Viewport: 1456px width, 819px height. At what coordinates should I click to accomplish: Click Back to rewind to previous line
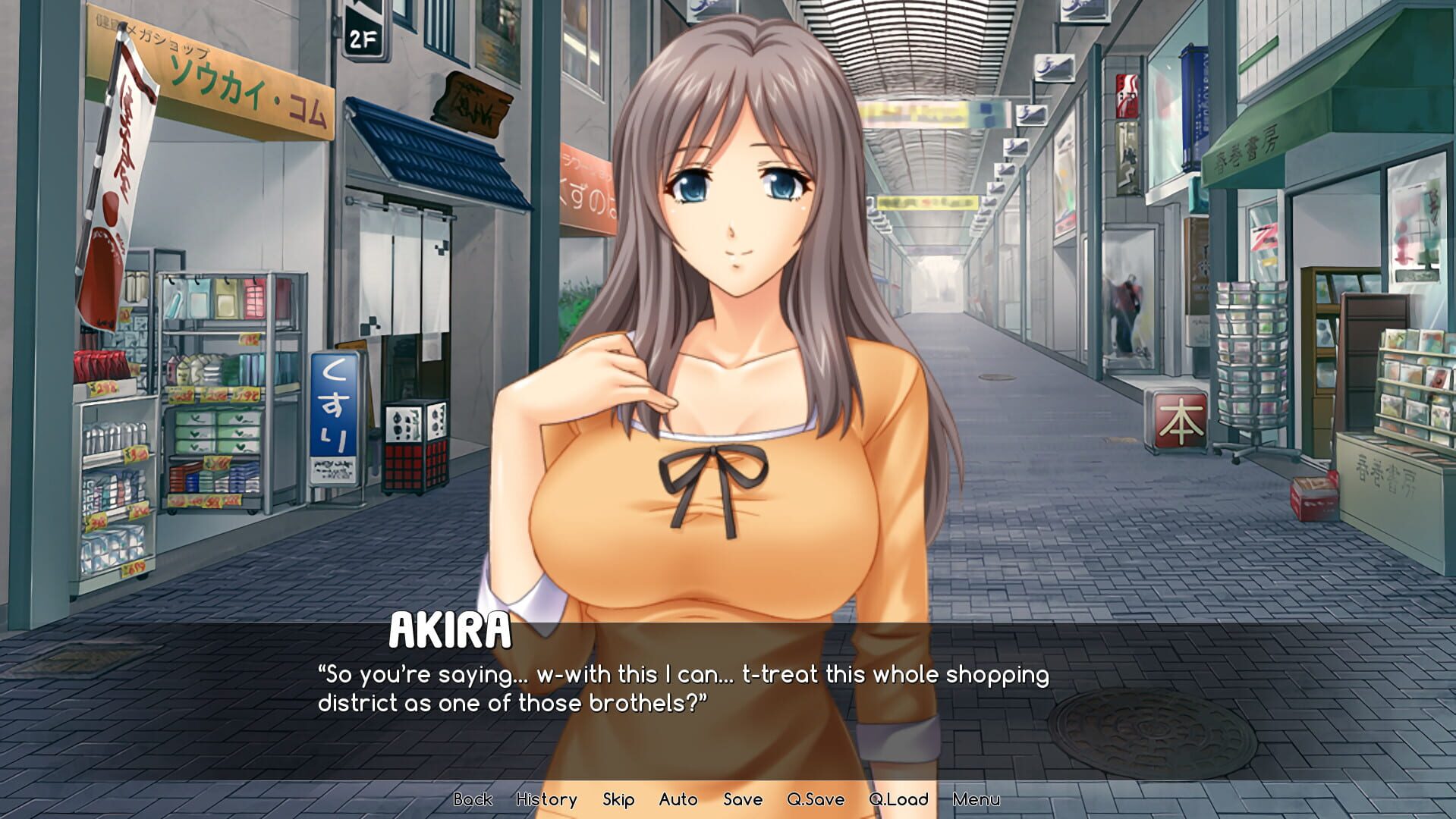(472, 799)
